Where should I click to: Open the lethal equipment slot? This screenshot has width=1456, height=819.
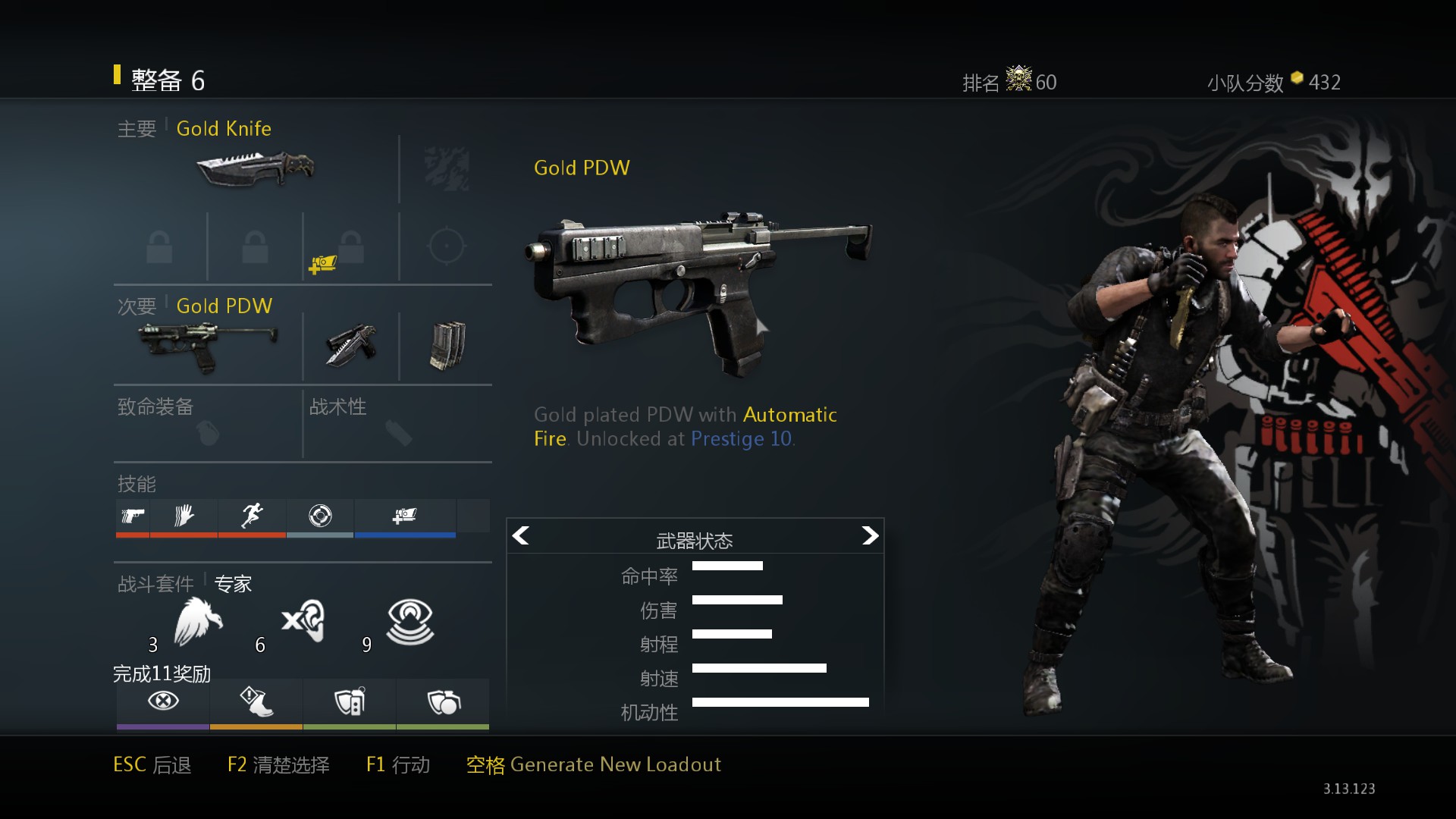tap(207, 425)
